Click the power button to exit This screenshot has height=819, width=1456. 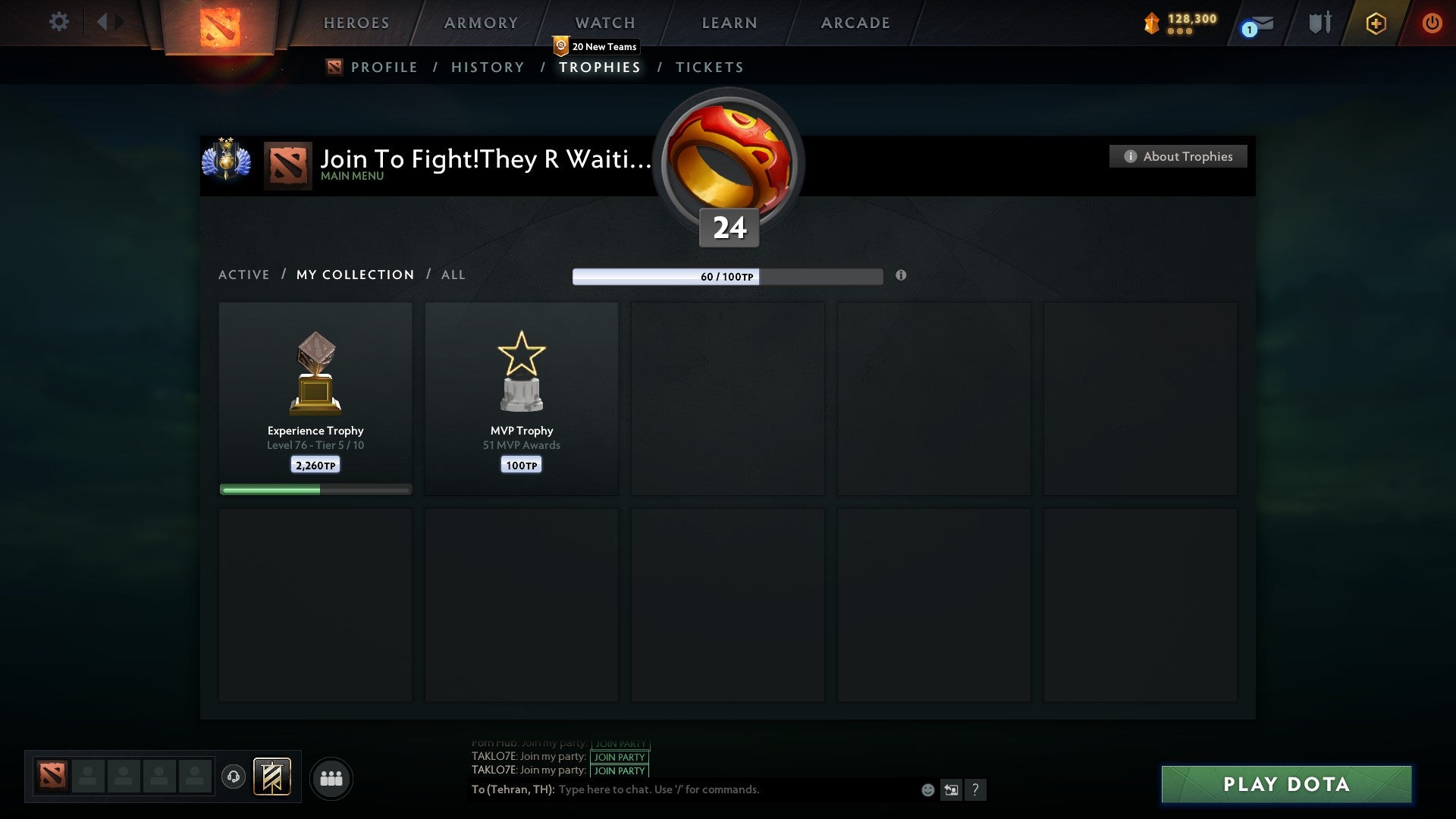coord(1432,23)
